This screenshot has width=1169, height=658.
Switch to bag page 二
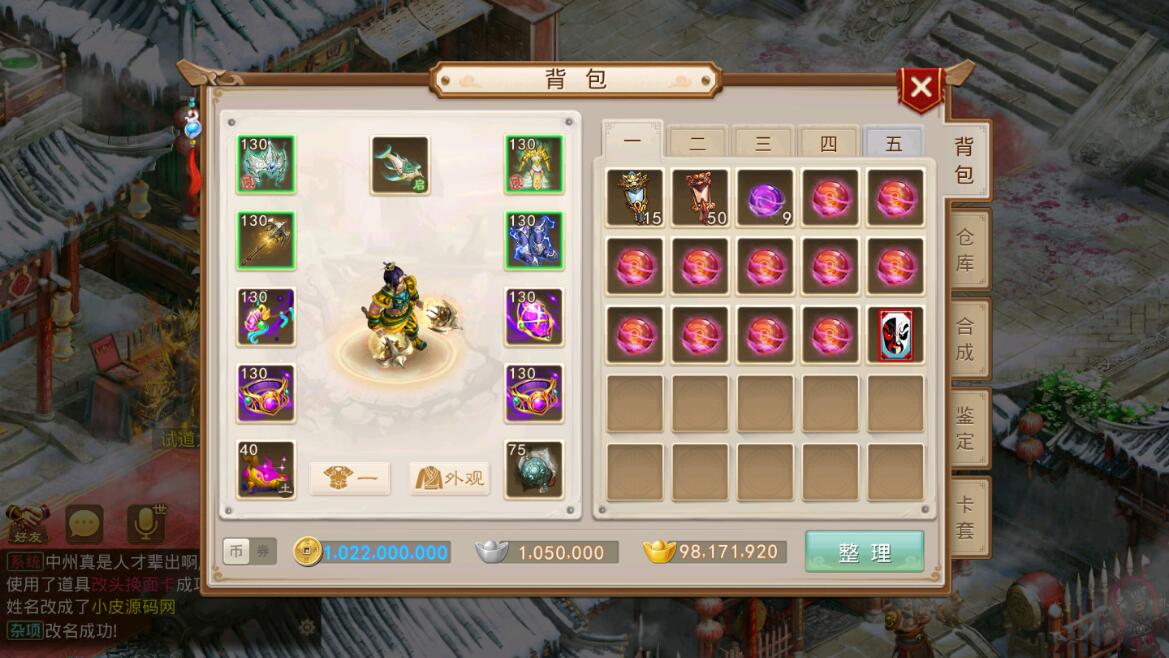(697, 144)
